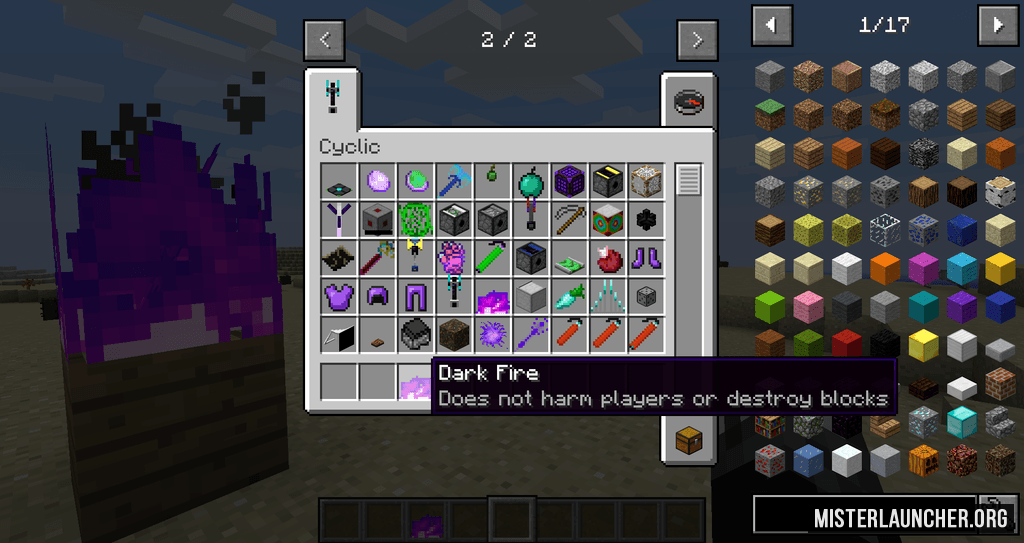This screenshot has height=543, width=1024.
Task: Take the cyan carrot item
Action: [x=570, y=296]
